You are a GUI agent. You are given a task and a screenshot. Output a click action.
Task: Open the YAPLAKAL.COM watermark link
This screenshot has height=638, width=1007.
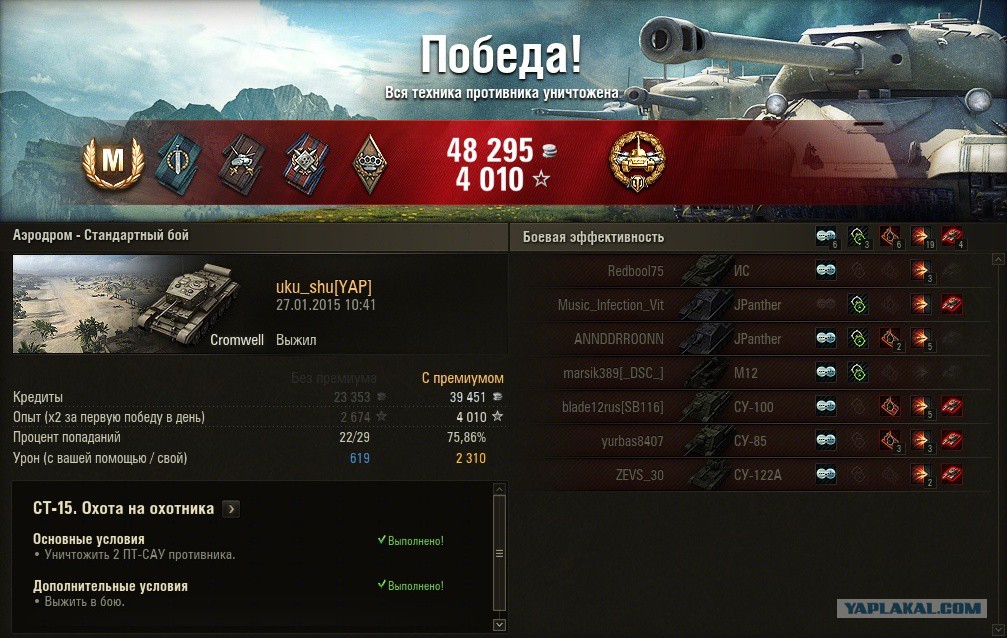(910, 607)
